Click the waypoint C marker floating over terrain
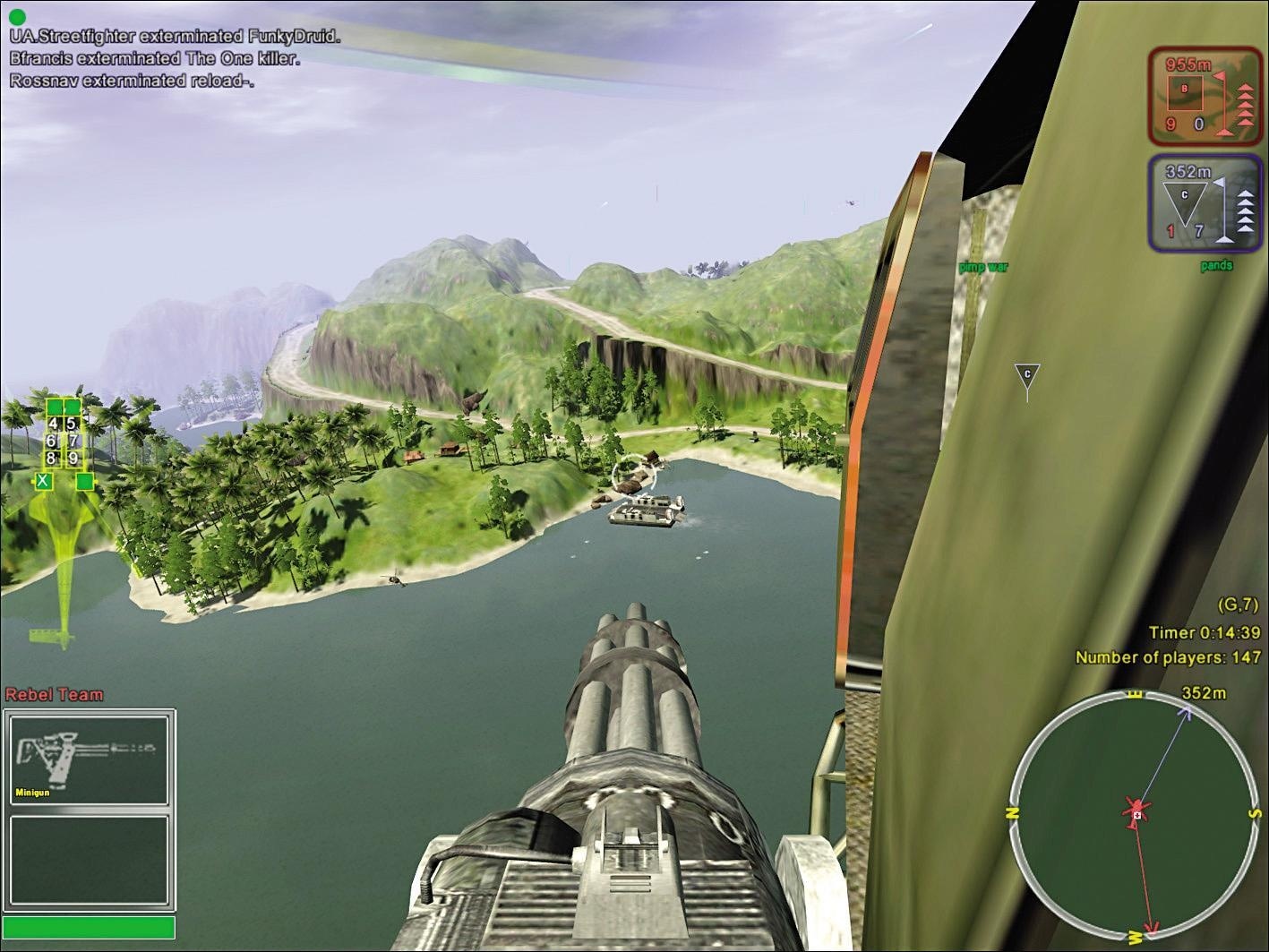 pyautogui.click(x=1026, y=373)
